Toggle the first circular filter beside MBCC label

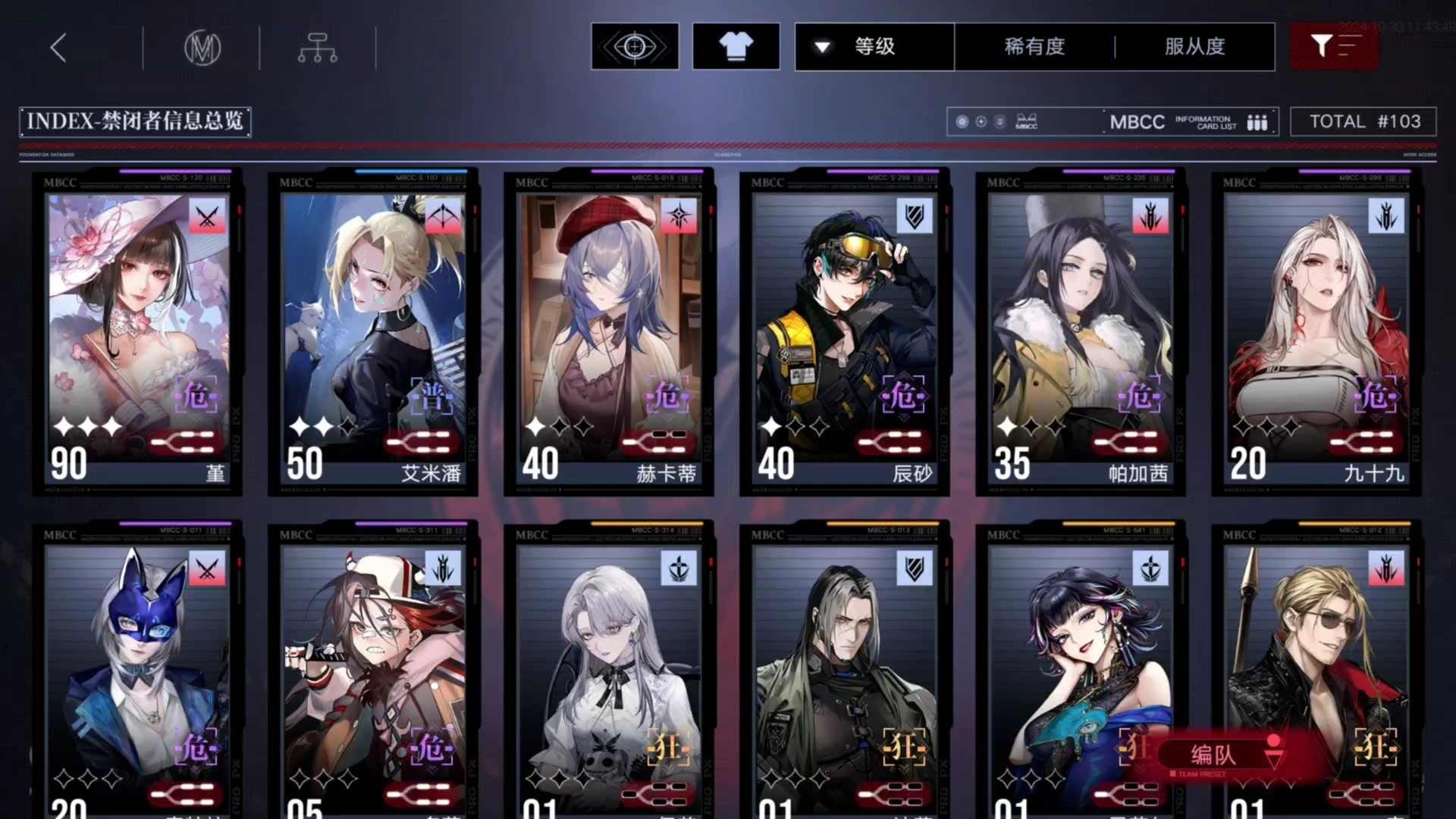(962, 121)
